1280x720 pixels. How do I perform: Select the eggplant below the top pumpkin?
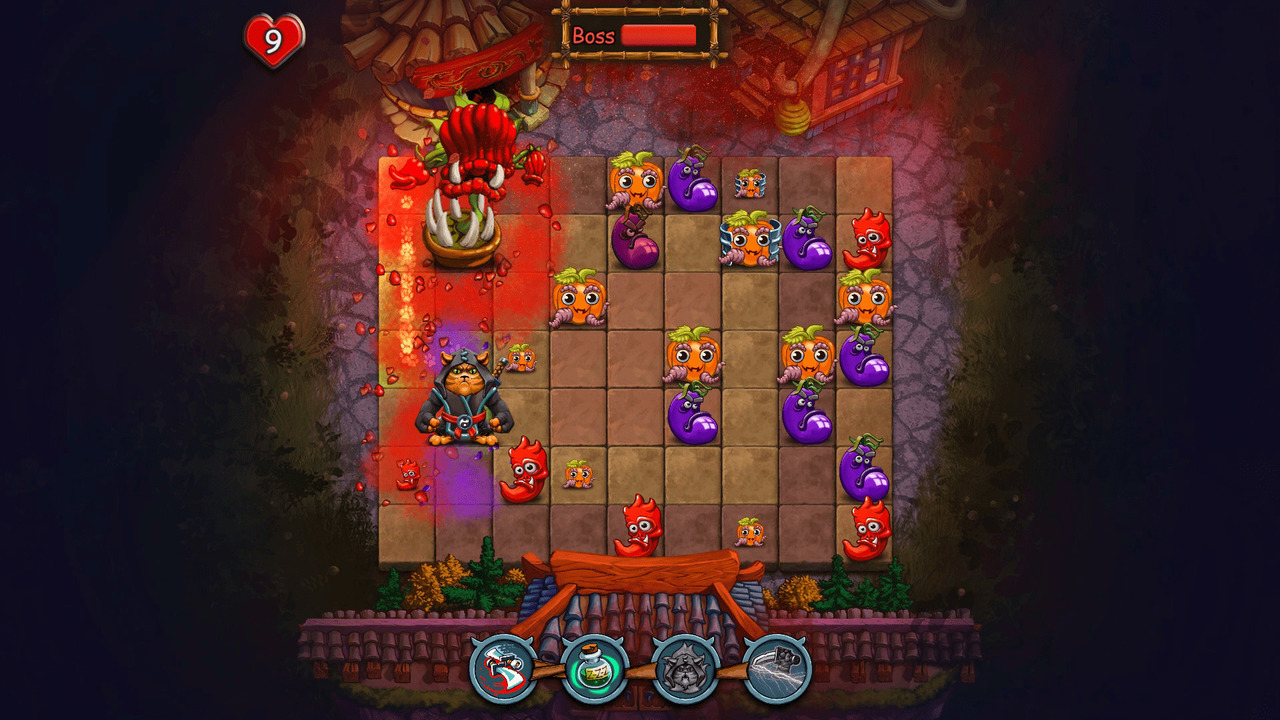click(637, 240)
